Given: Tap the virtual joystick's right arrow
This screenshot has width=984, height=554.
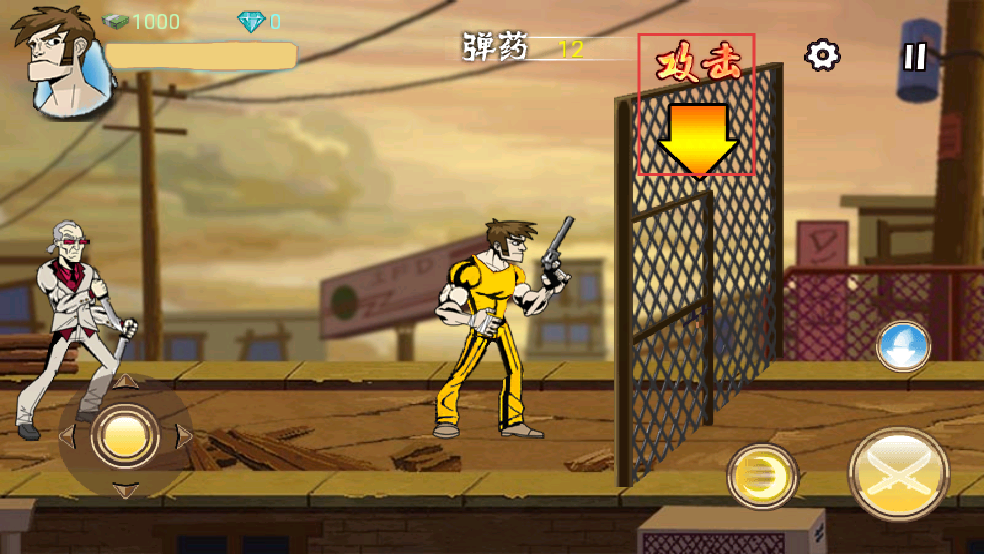Looking at the screenshot, I should (x=183, y=435).
